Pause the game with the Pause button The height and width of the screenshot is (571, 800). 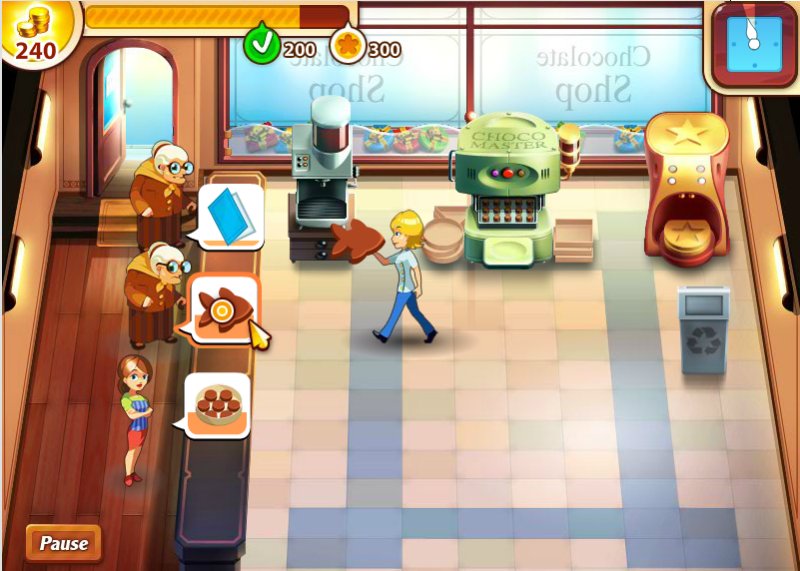(64, 543)
